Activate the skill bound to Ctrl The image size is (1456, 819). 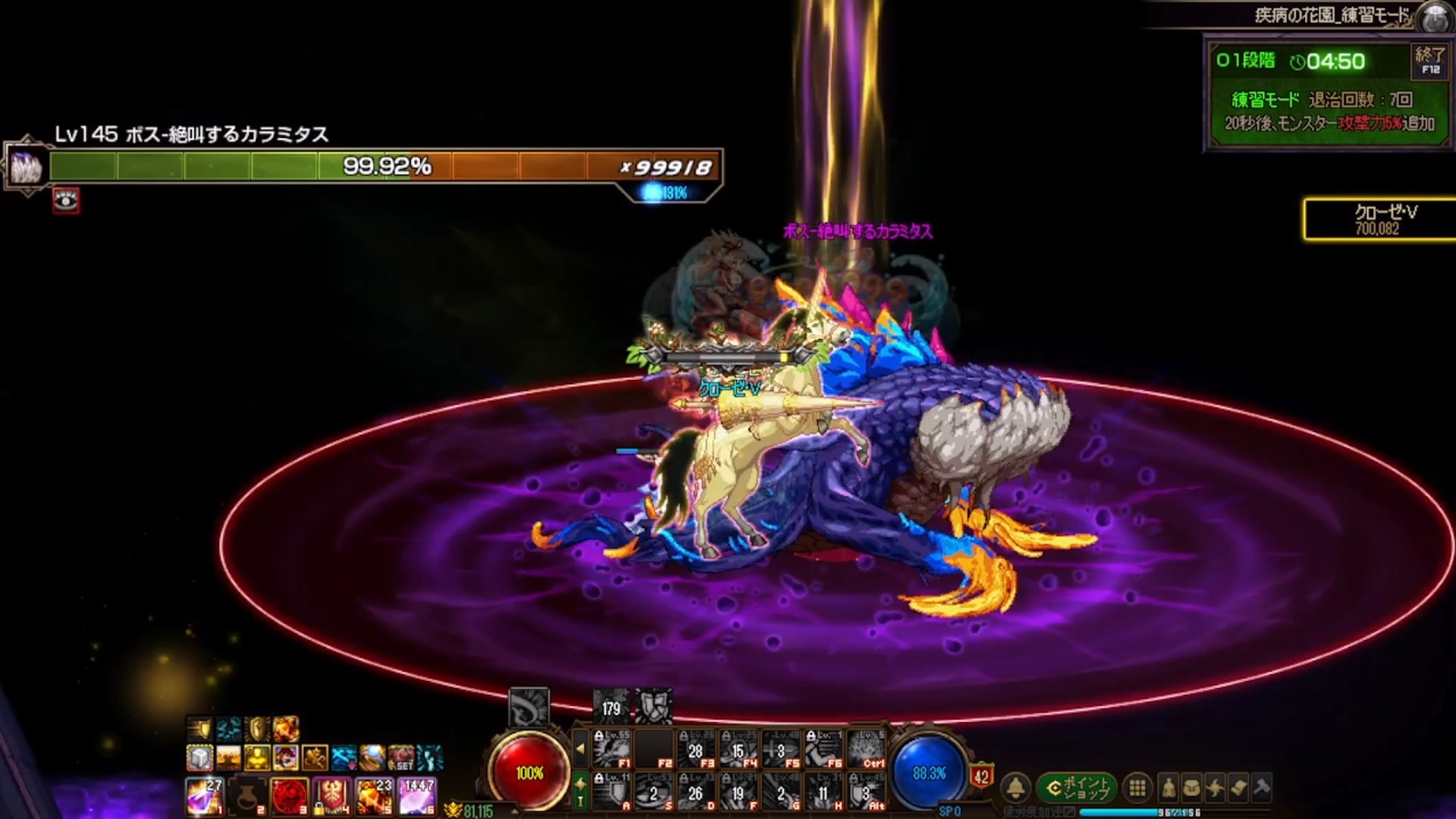pos(865,749)
